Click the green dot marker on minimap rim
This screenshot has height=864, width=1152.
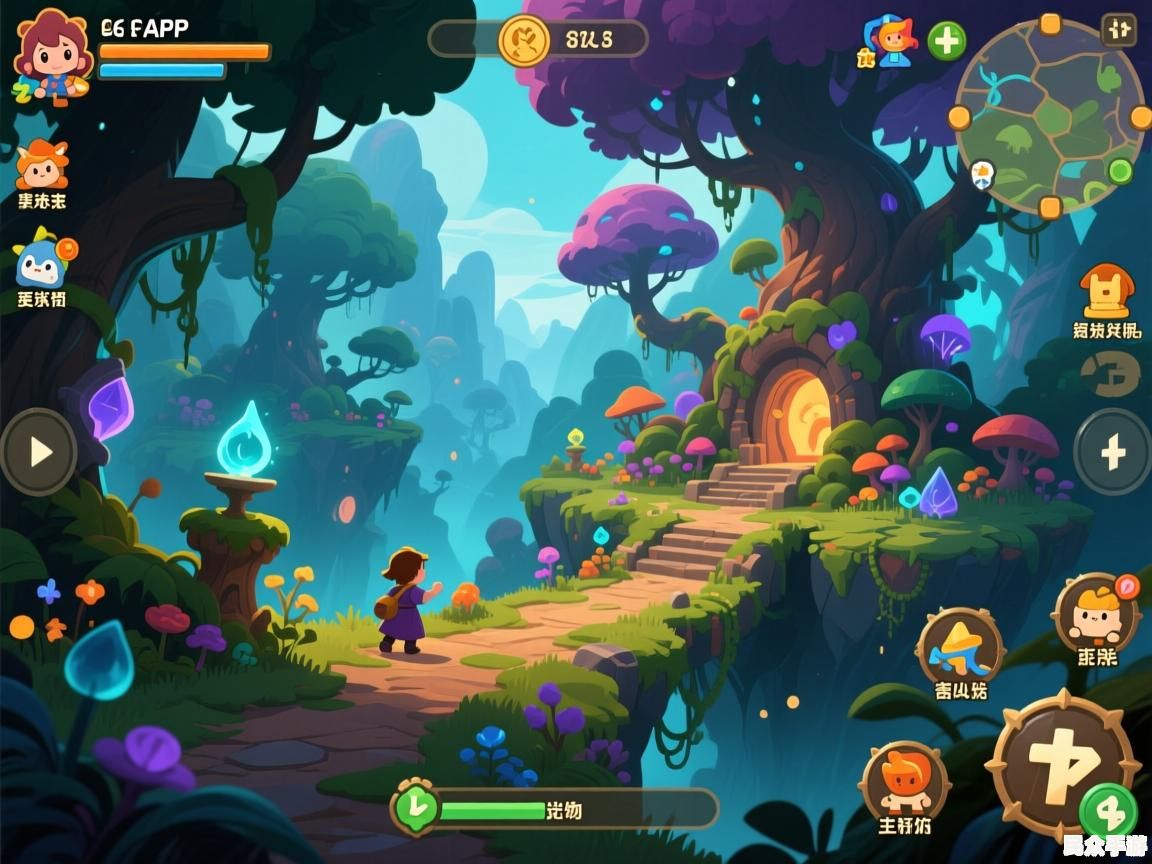1120,171
